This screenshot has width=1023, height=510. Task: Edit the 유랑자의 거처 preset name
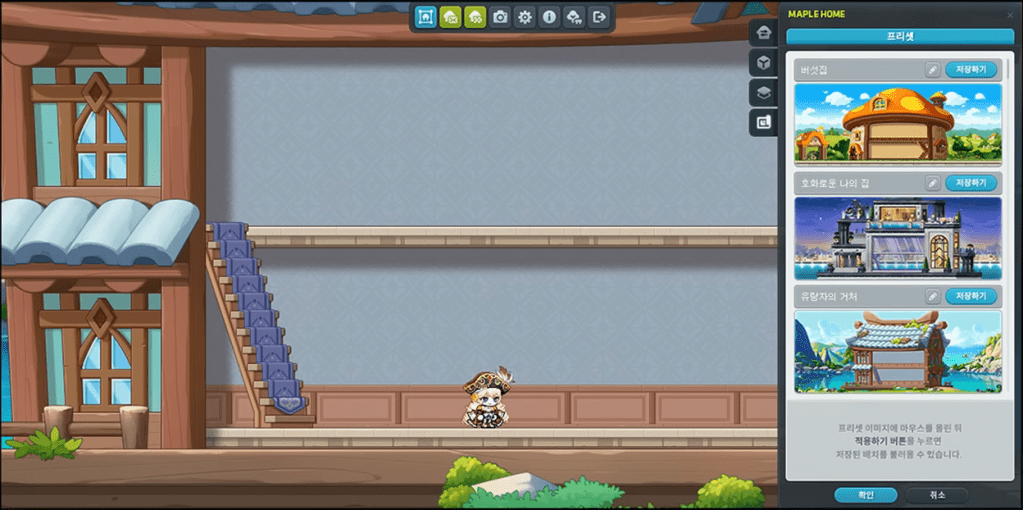(x=932, y=296)
